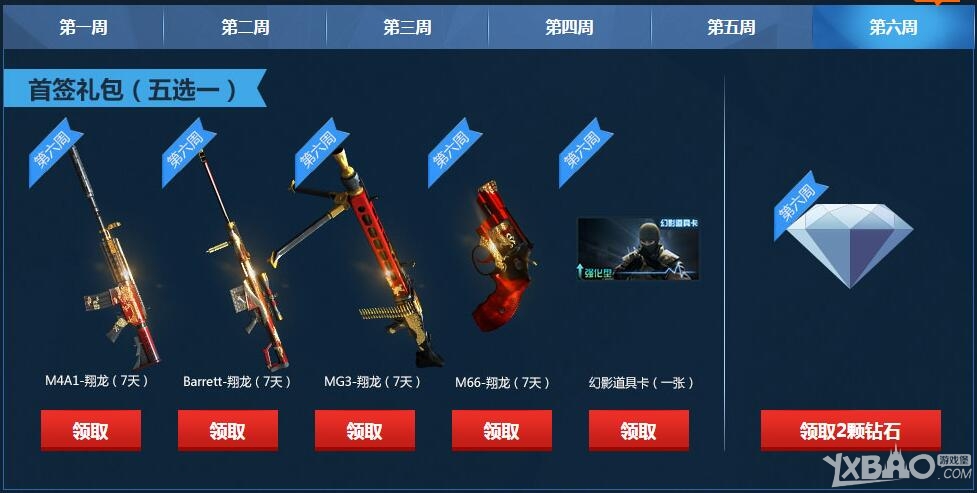Switch to the 第一周 tab
Screen dimensions: 977x493
pyautogui.click(x=83, y=27)
